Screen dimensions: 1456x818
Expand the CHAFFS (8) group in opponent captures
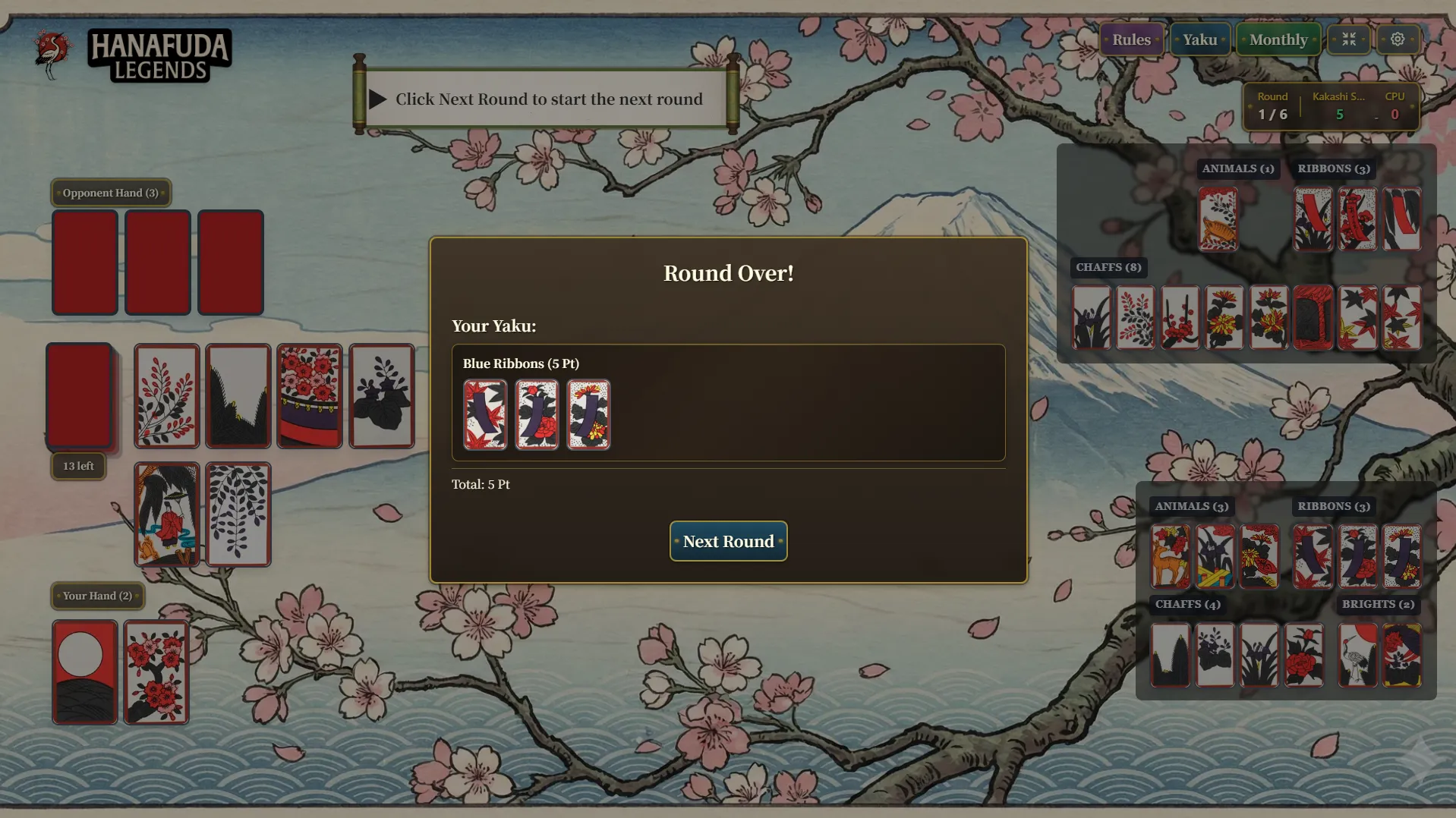1108,267
